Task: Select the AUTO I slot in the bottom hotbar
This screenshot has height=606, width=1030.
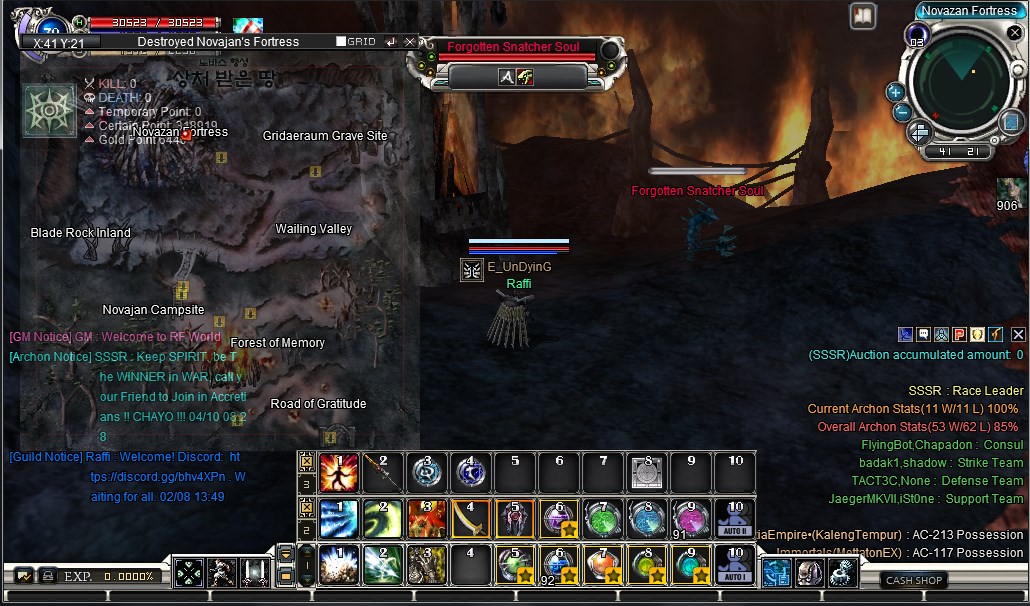Action: coord(735,565)
